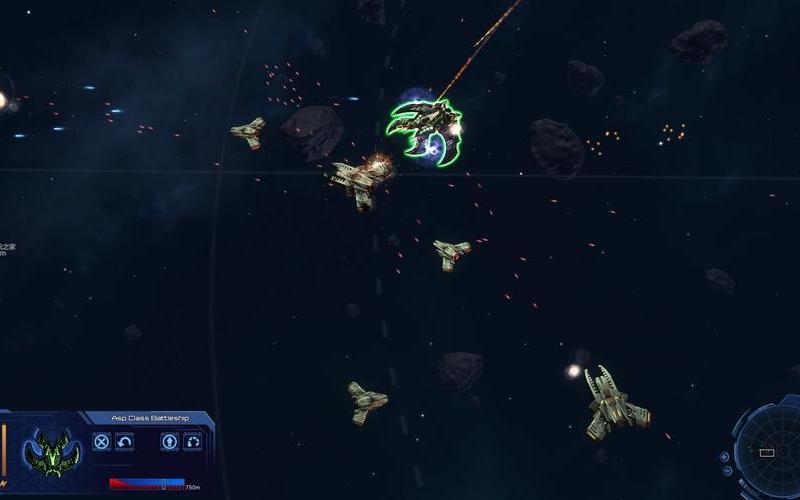Click the circular radar minimap
This screenshot has height=500, width=800.
768,452
